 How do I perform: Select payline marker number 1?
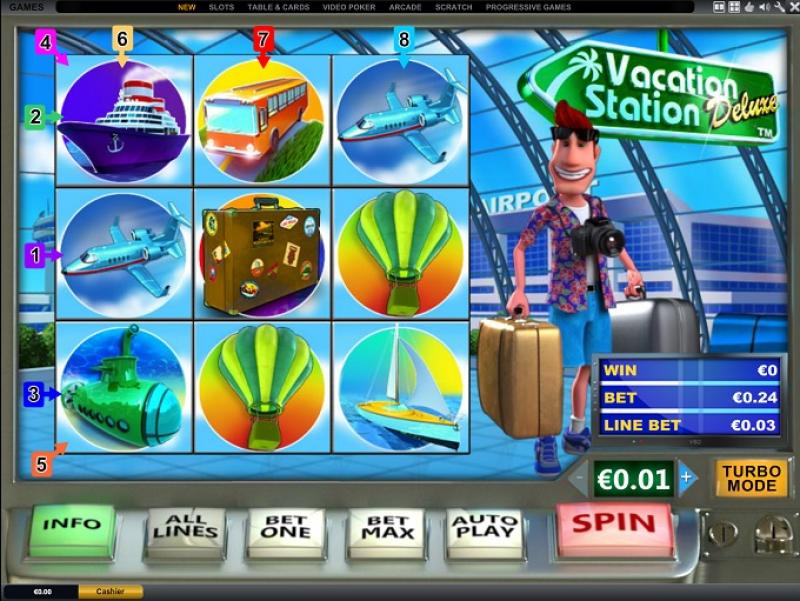[x=35, y=255]
